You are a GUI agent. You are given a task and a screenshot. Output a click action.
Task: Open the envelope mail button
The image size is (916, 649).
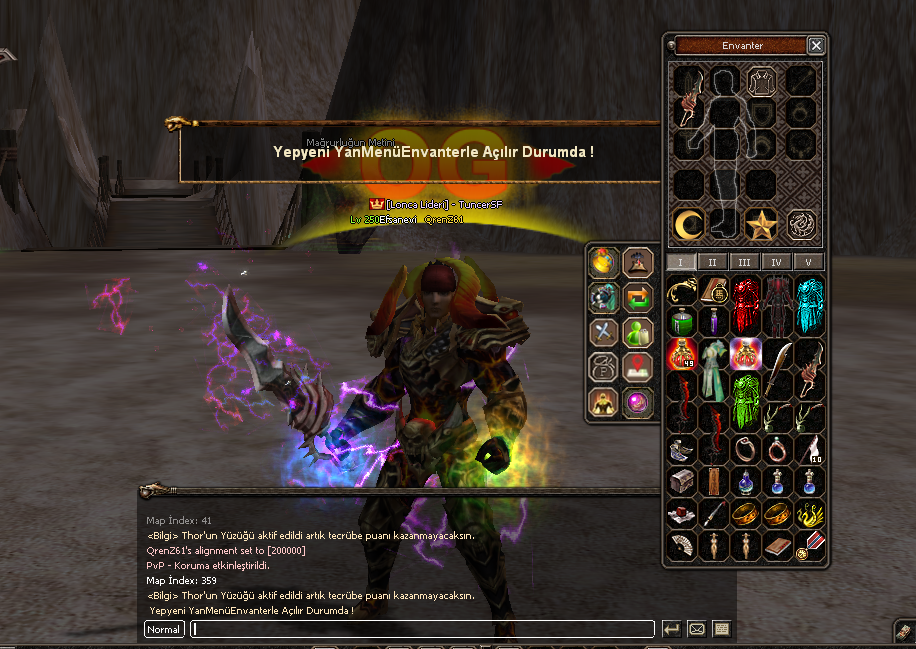point(697,629)
